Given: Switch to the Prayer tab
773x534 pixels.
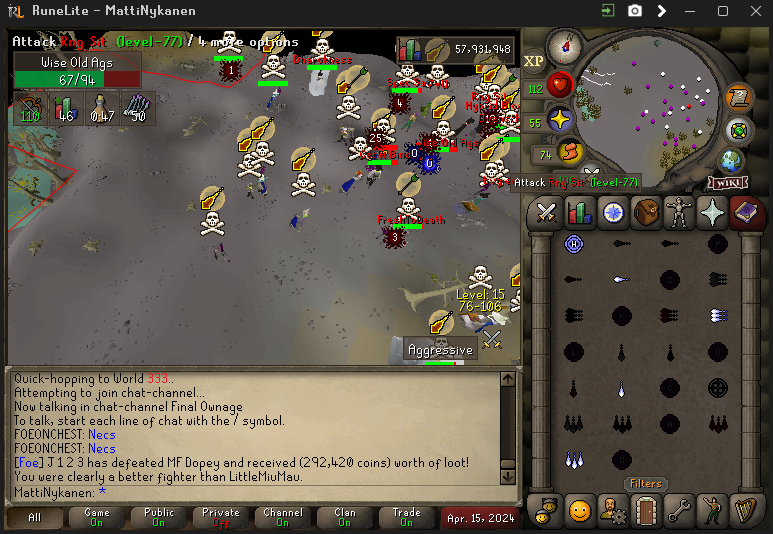Looking at the screenshot, I should (713, 213).
